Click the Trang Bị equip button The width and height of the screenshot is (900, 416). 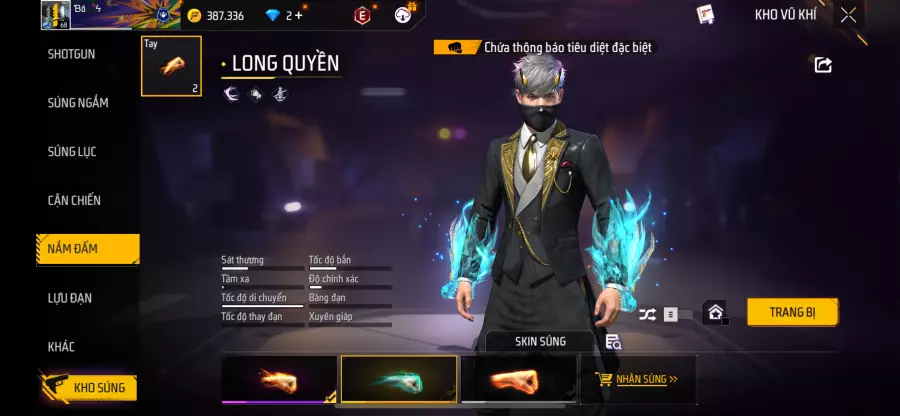[792, 312]
